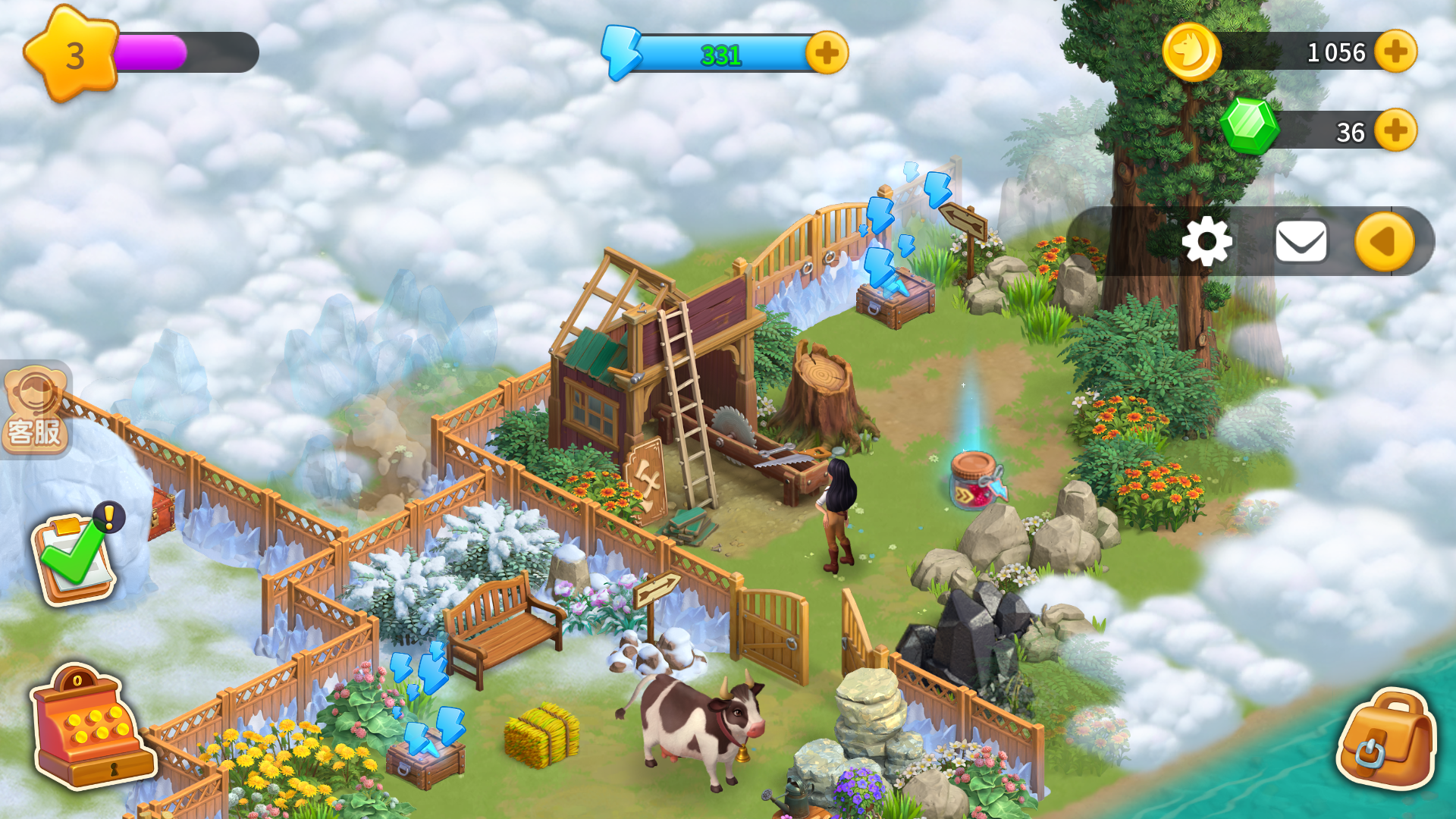The height and width of the screenshot is (819, 1456).
Task: Open the quest checklist clipboard
Action: 74,557
